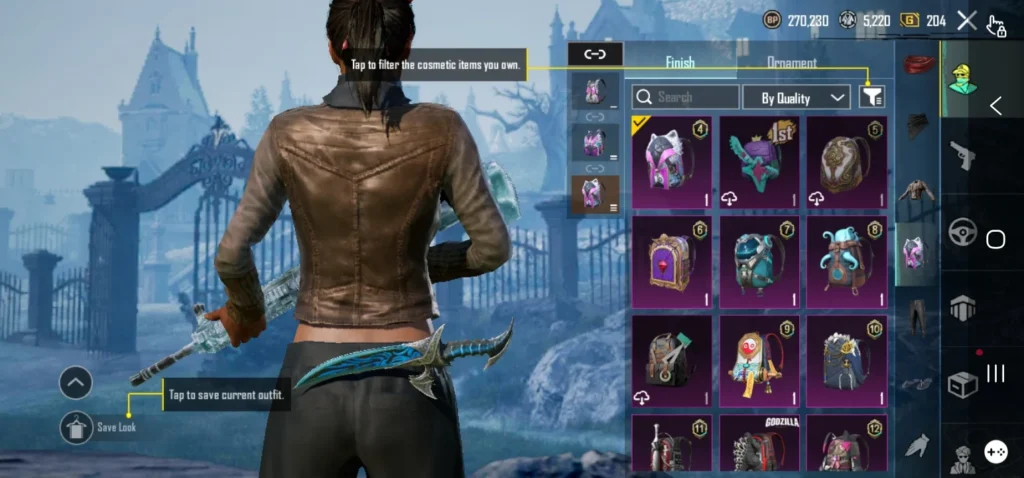
Task: Expand the up-arrow button above Save Look
Action: pyautogui.click(x=76, y=382)
